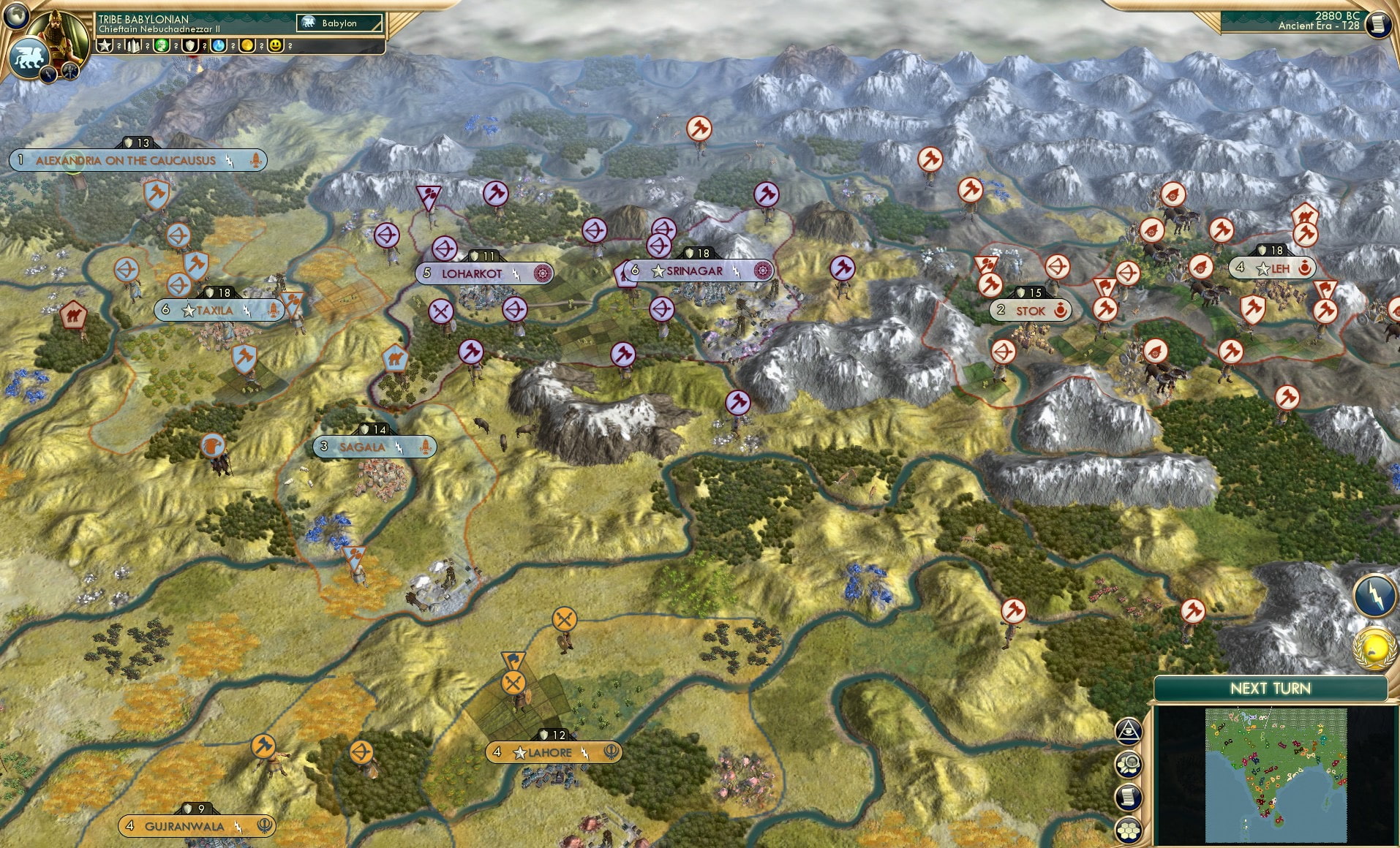Click the happiness smiley in the top bar
This screenshot has height=848, width=1400.
tap(275, 46)
